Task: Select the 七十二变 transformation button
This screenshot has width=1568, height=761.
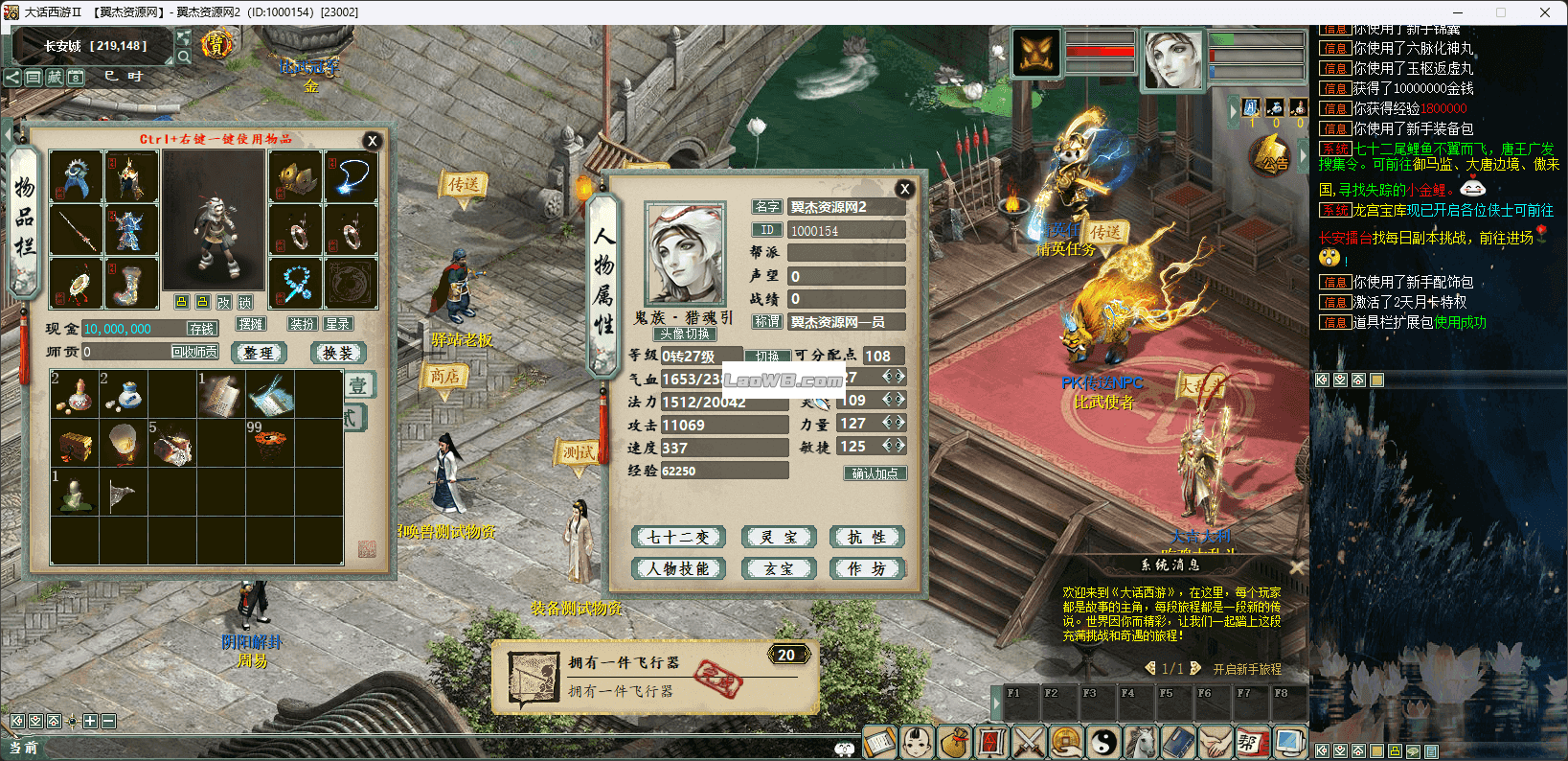Action: tap(678, 537)
